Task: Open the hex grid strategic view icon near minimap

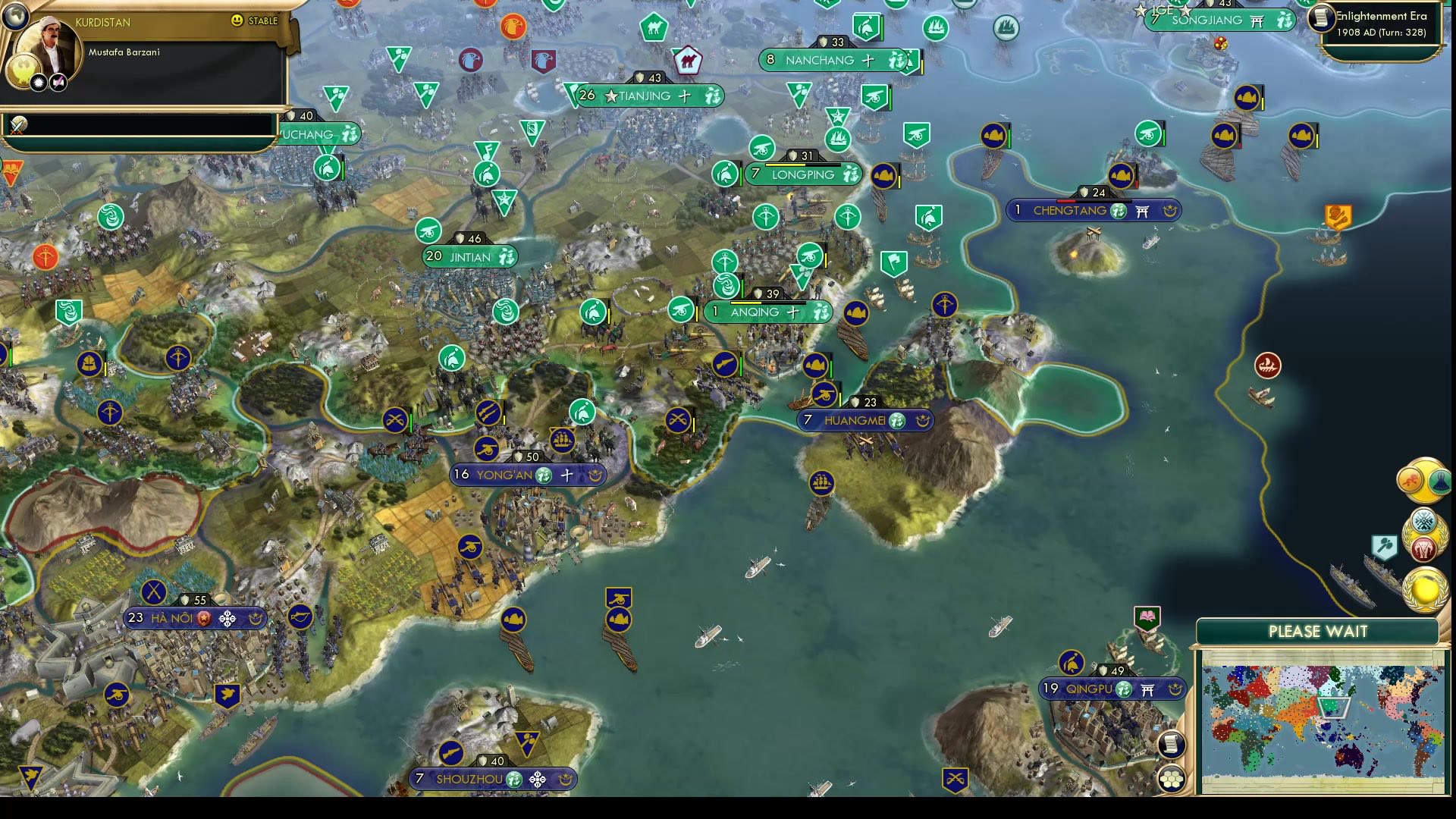Action: pyautogui.click(x=1172, y=777)
